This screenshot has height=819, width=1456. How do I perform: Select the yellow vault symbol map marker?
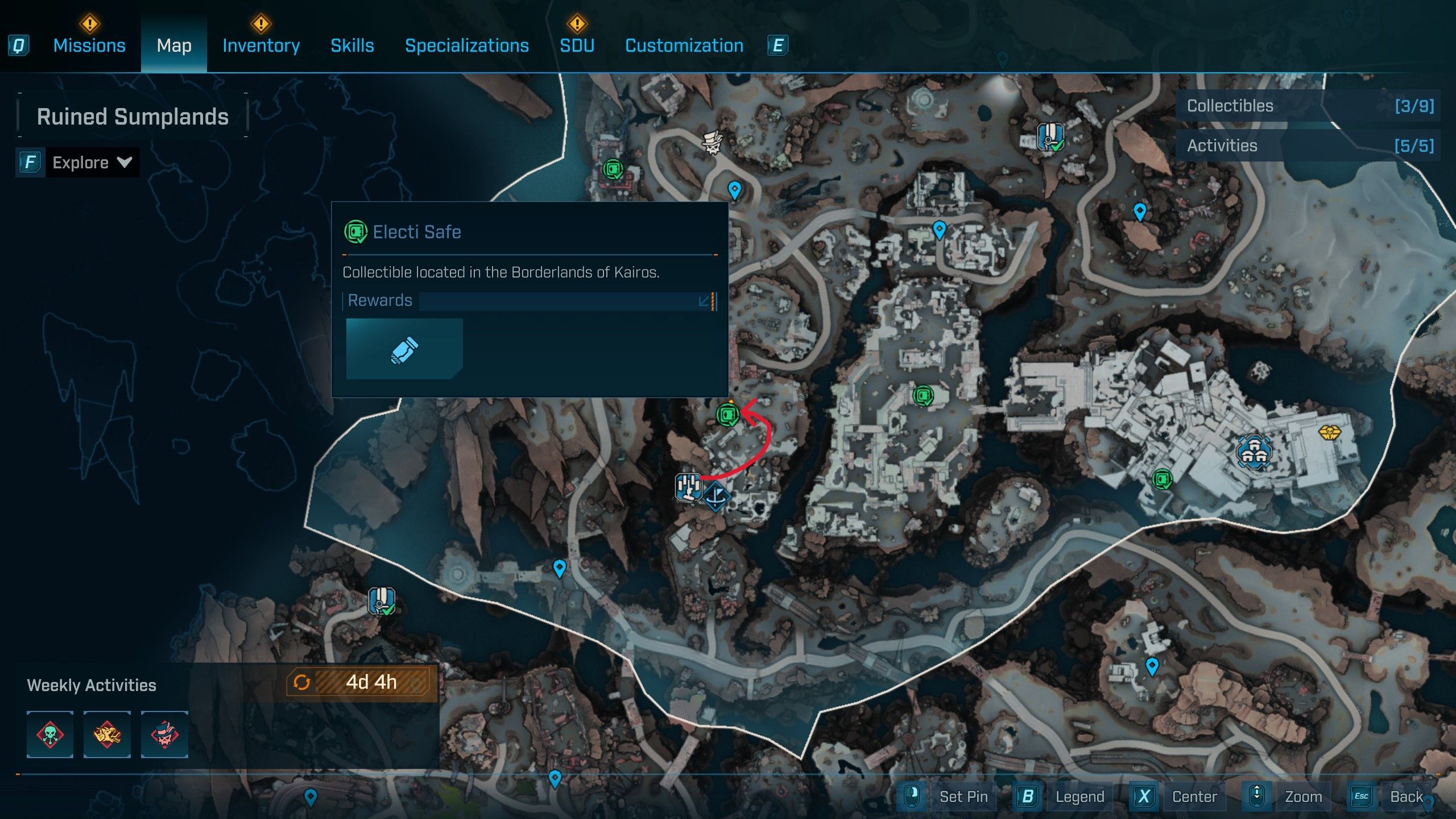click(x=1329, y=433)
